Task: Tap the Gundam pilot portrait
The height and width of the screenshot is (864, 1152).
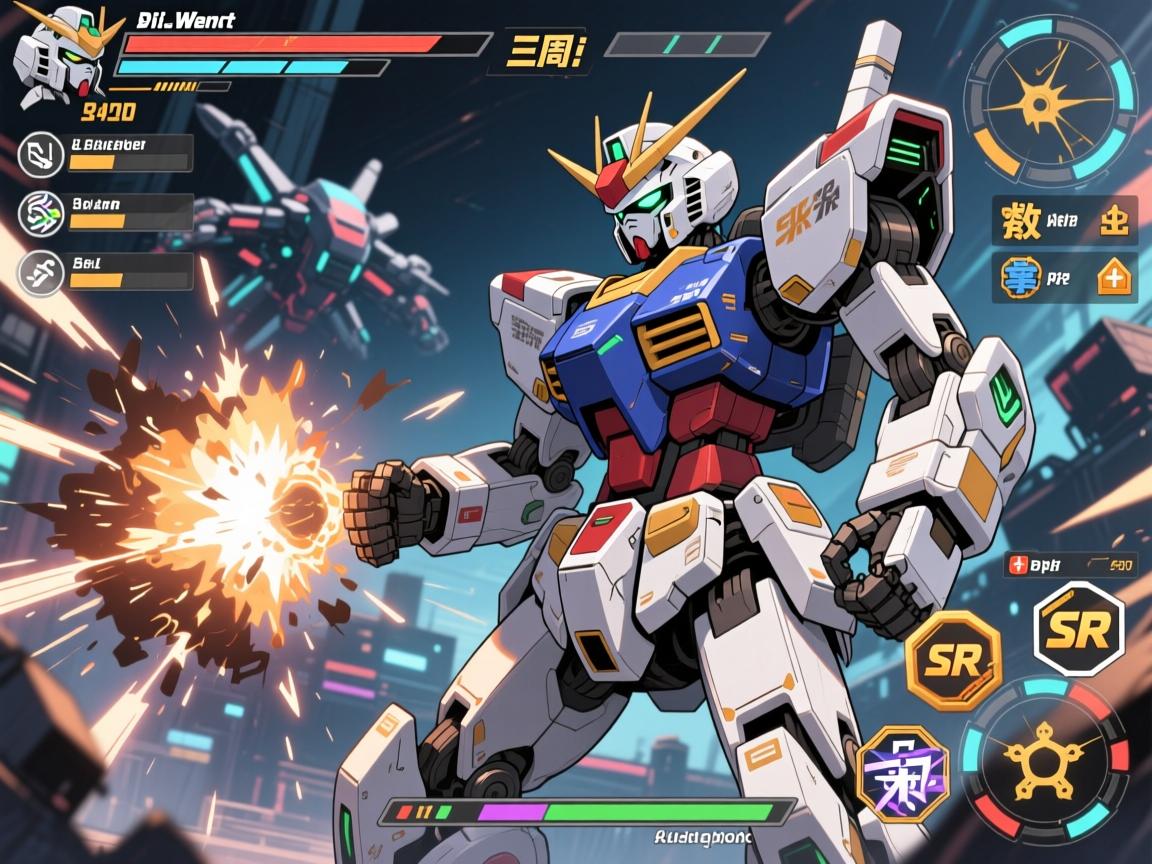Action: click(x=58, y=52)
